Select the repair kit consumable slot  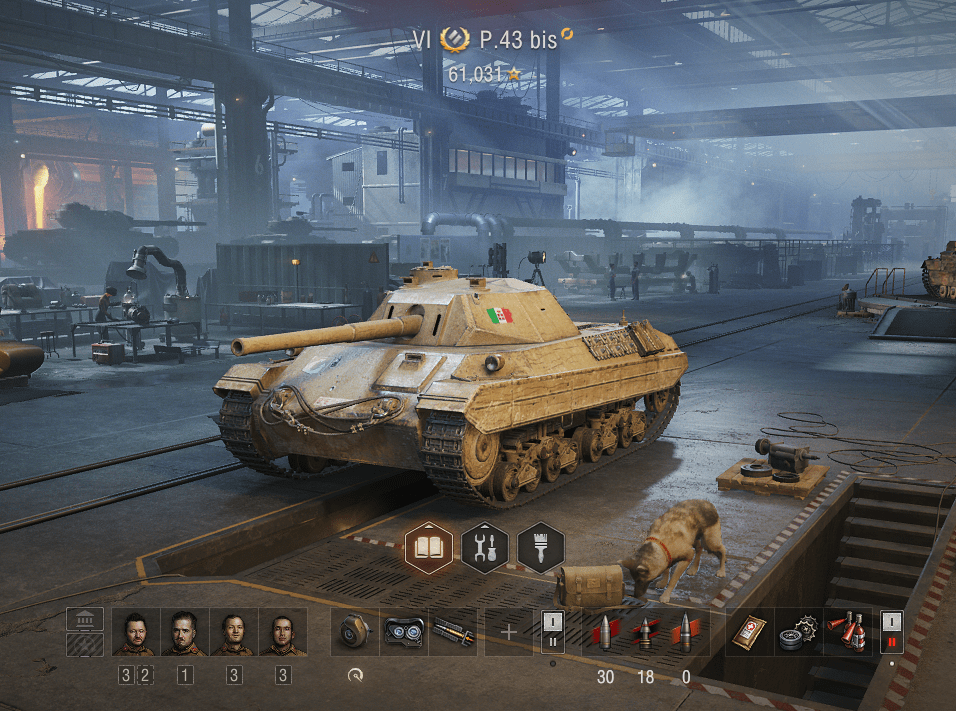tap(797, 632)
